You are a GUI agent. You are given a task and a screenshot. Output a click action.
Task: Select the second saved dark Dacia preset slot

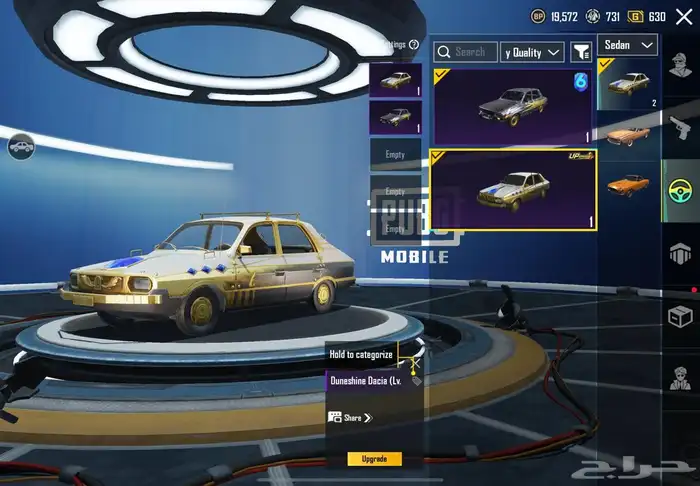(395, 117)
